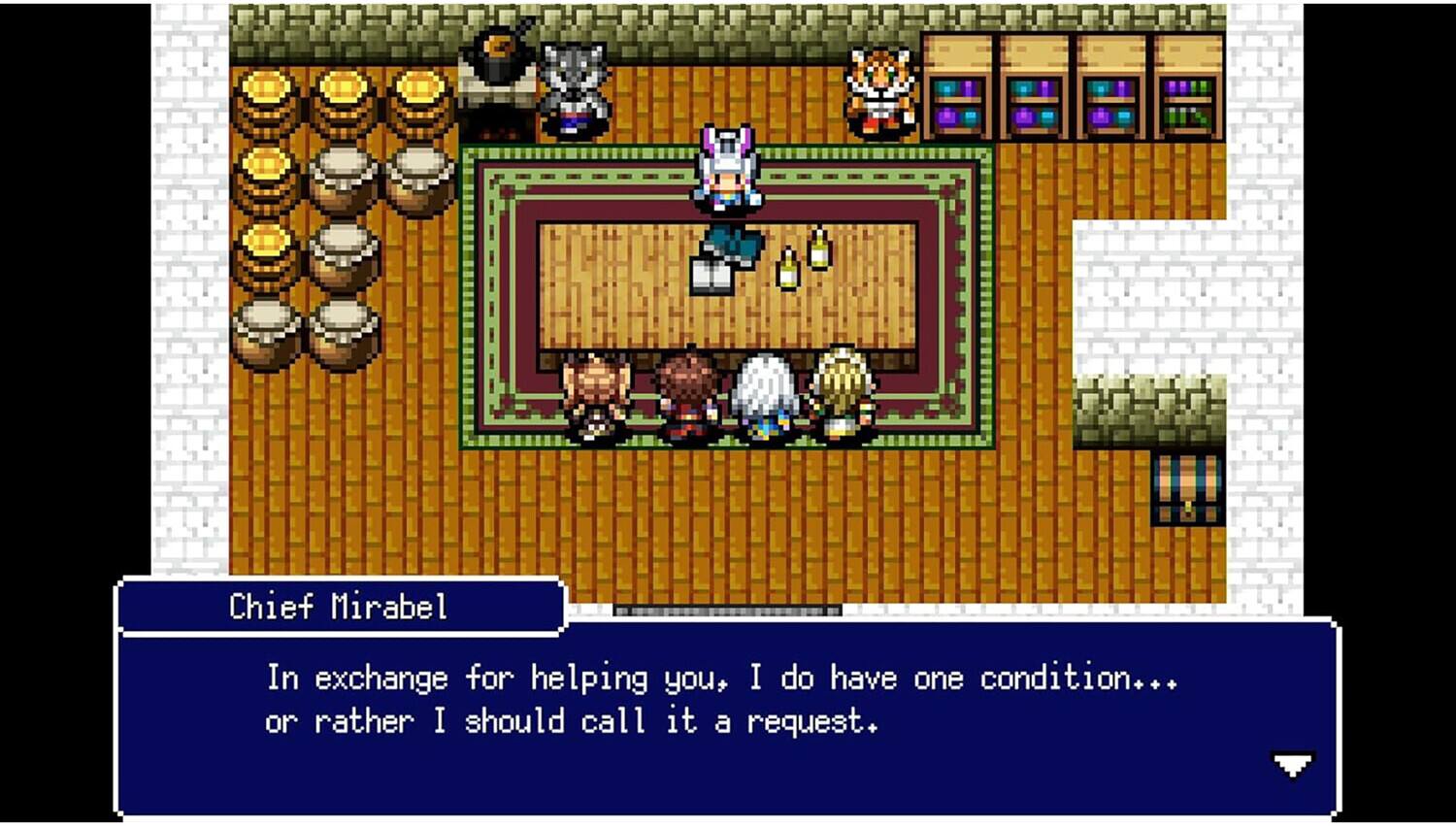Select the white-haired party member at the table
Image resolution: width=1456 pixels, height=826 pixels.
click(766, 393)
